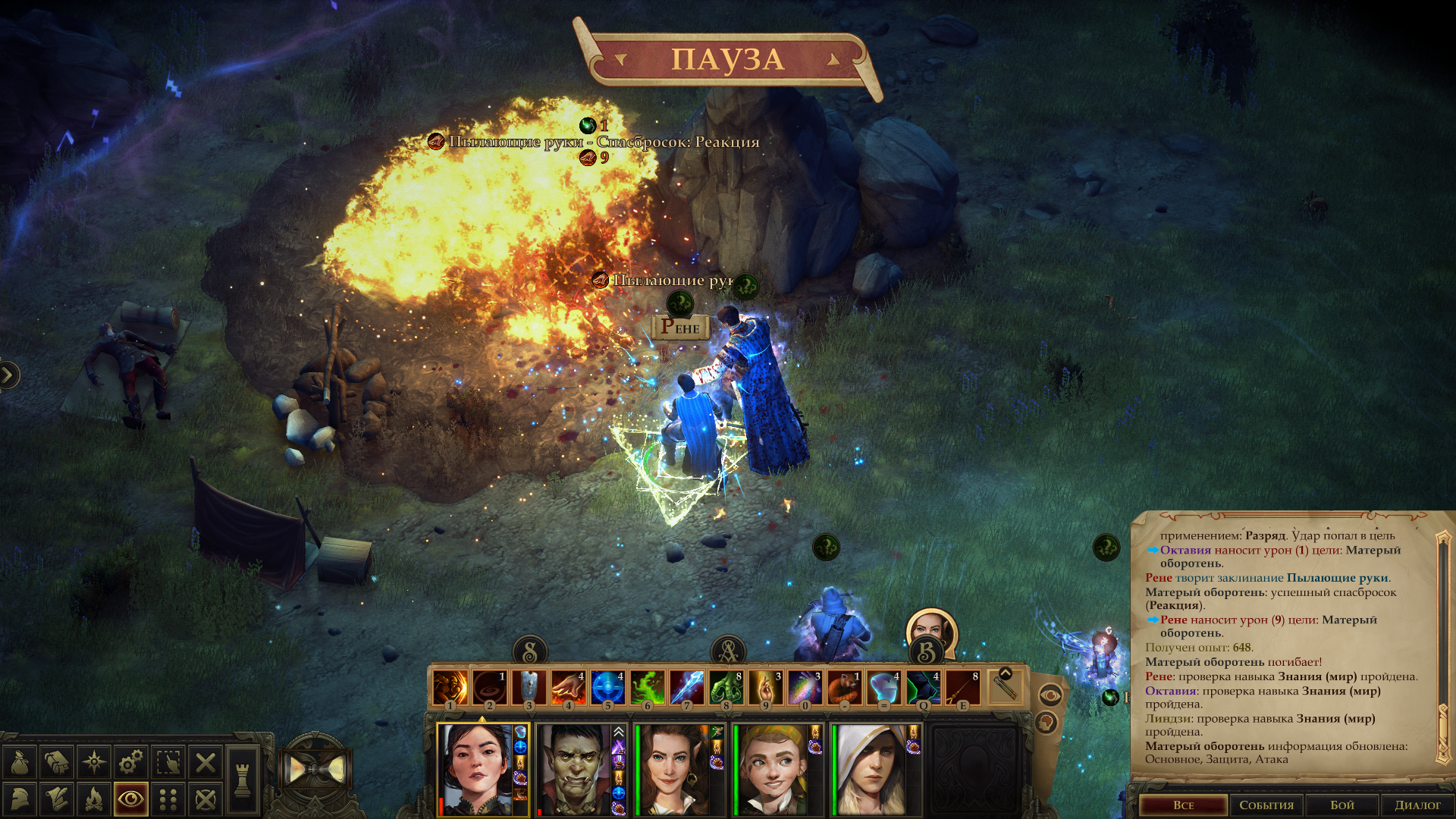
Task: Use the ice shard ray spell
Action: click(686, 688)
